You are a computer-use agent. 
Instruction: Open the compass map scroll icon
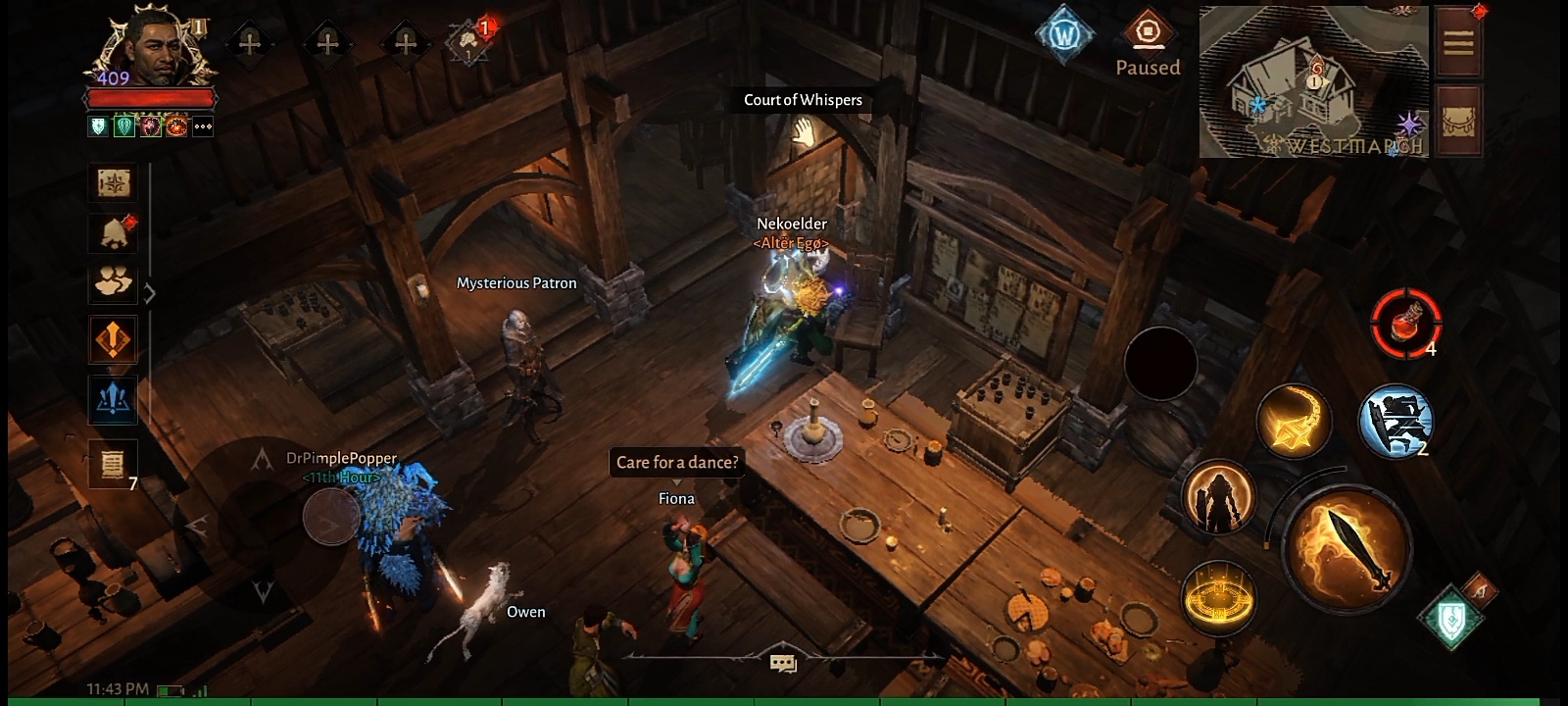pos(113,182)
